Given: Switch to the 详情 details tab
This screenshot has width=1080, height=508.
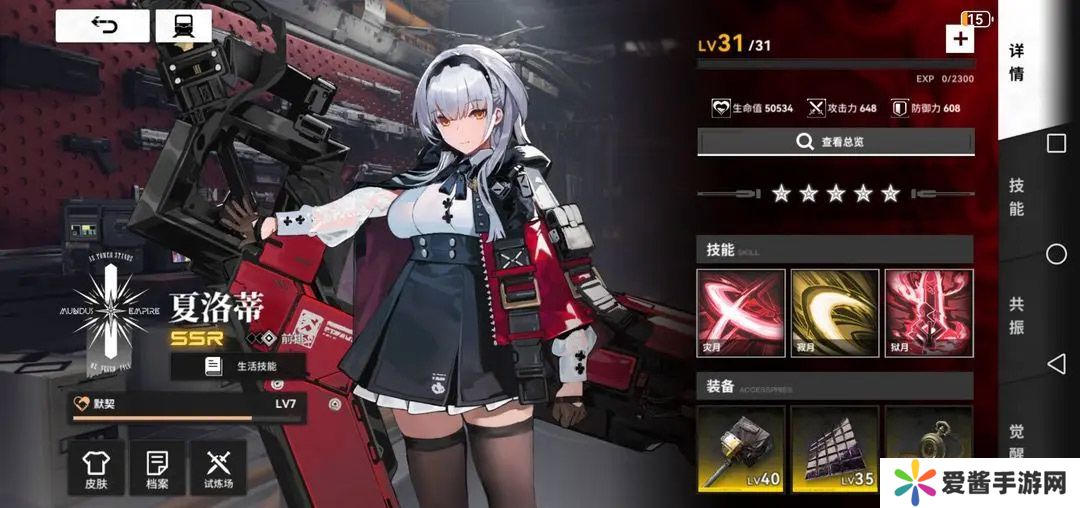Looking at the screenshot, I should coord(1017,62).
